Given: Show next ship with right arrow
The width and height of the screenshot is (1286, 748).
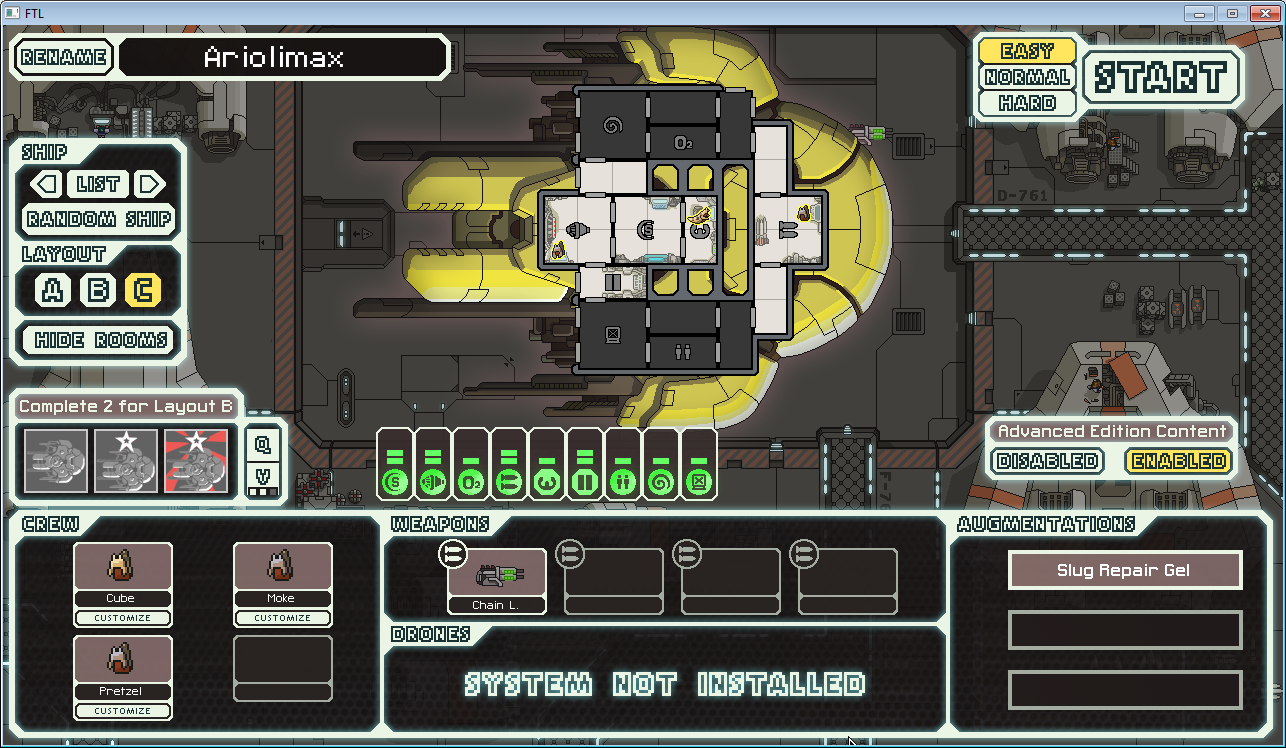Looking at the screenshot, I should (x=150, y=184).
